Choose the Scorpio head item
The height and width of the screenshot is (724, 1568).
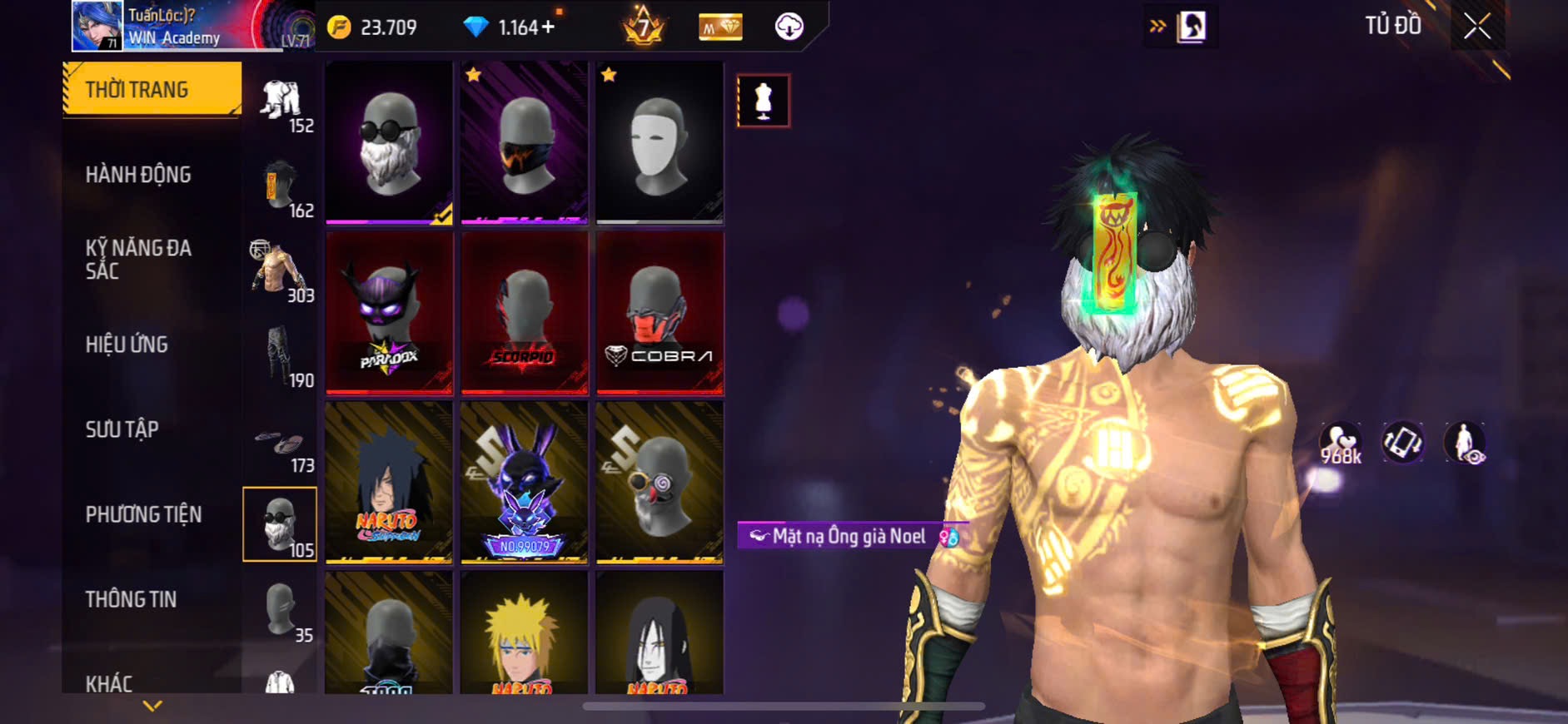pos(524,312)
